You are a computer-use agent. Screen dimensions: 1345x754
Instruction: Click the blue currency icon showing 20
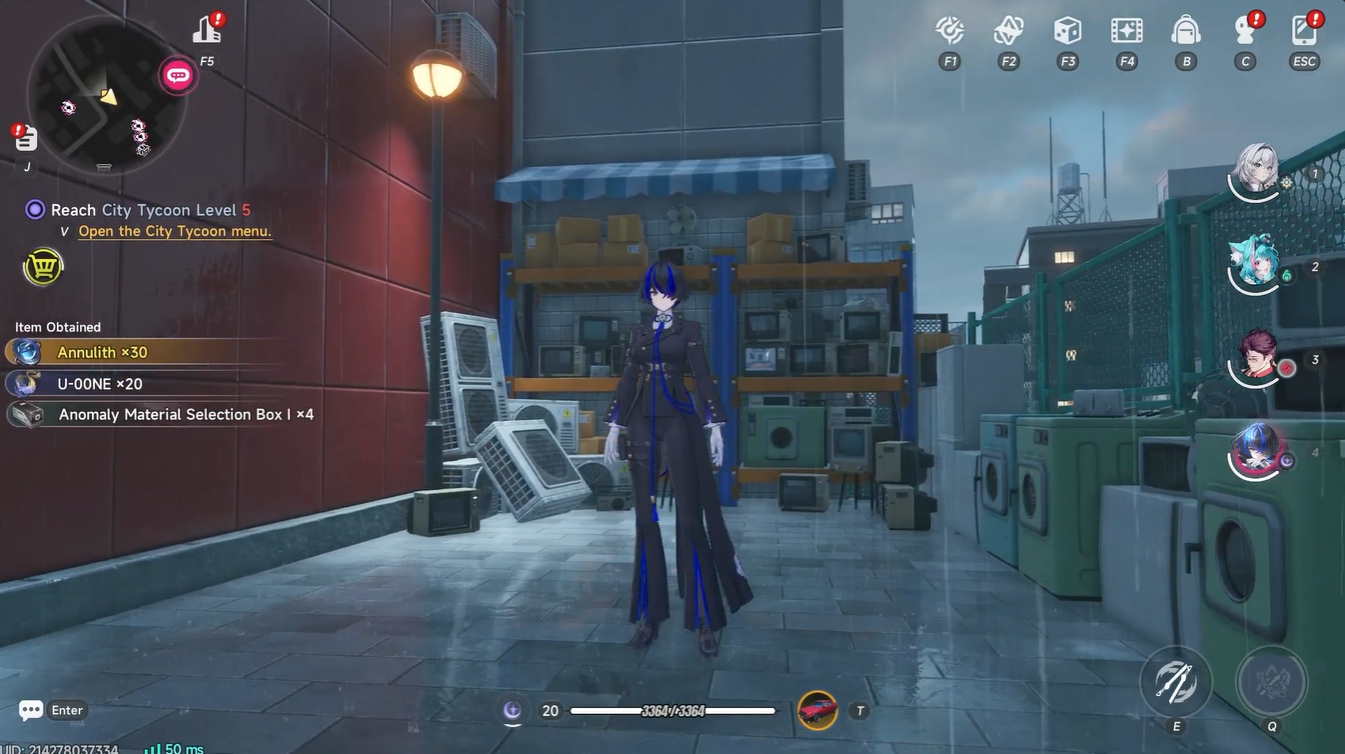point(511,710)
